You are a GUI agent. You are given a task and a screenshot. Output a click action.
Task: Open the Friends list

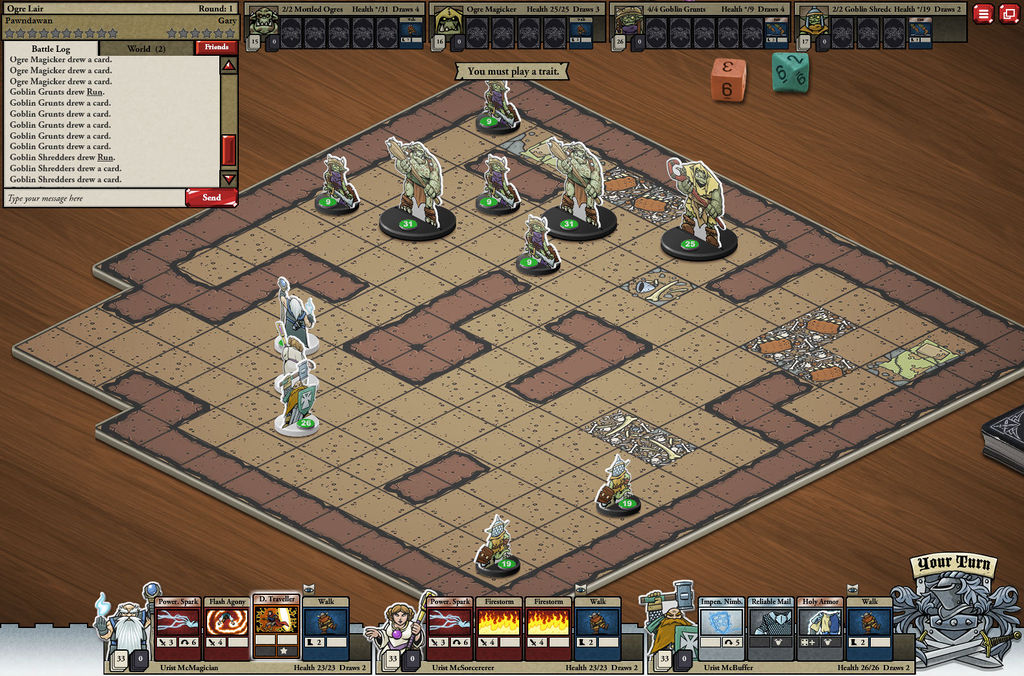click(215, 47)
